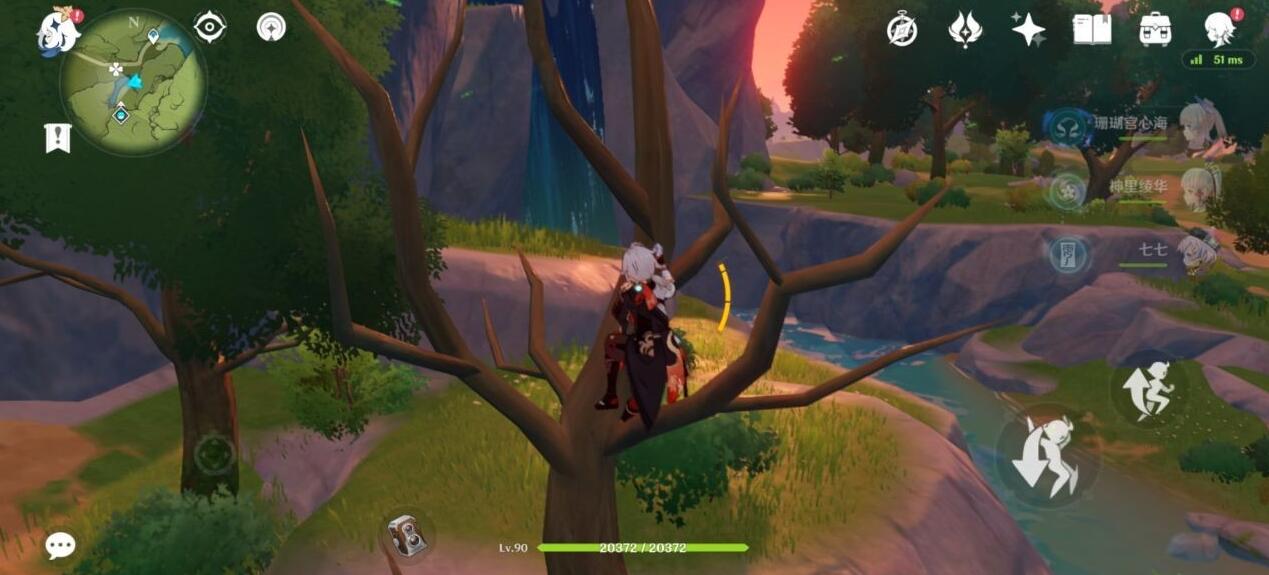Open the chat speech bubble
Screen dimensions: 1269x575
60,545
